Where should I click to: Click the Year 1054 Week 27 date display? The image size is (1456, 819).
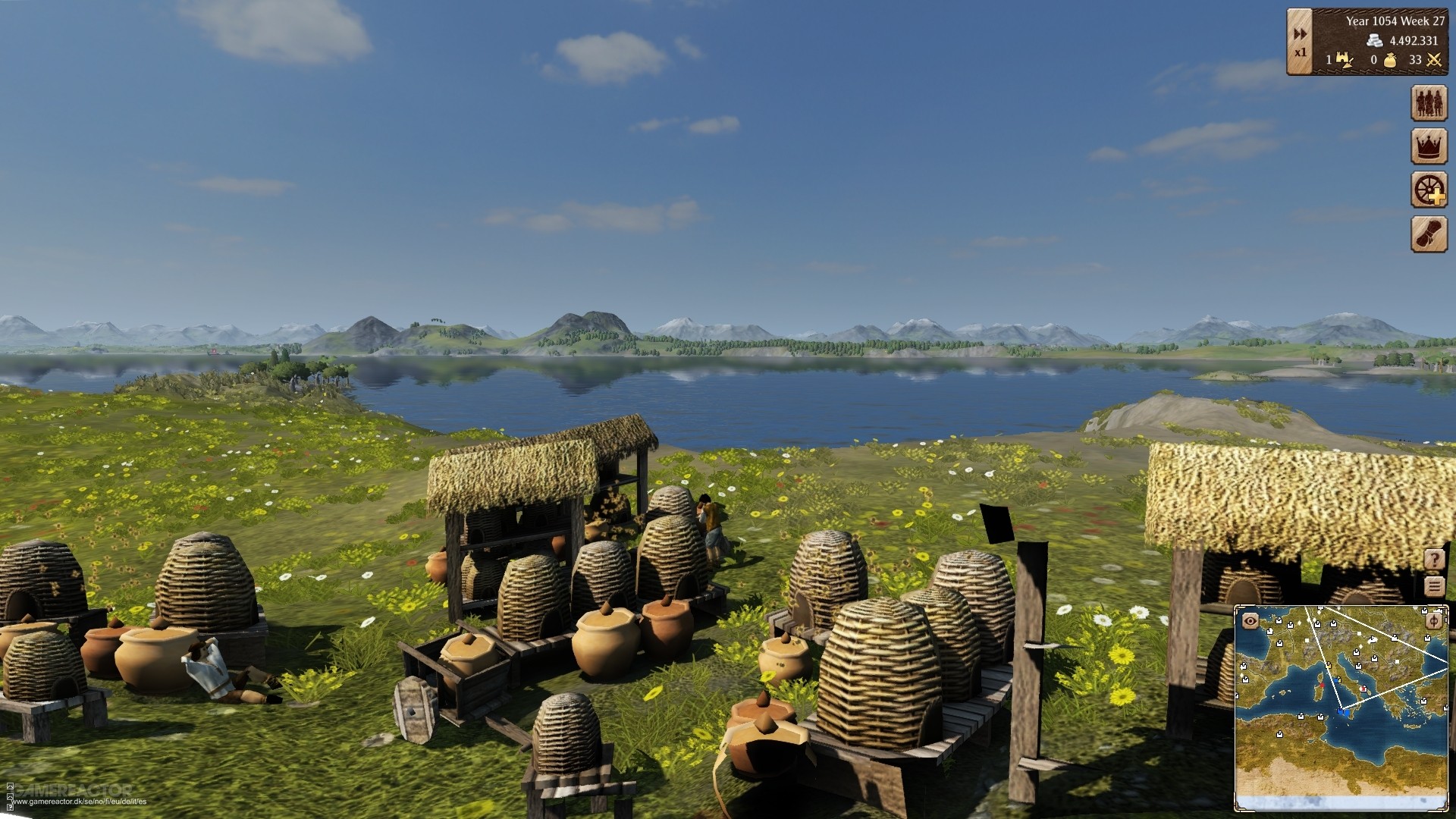[x=1395, y=21]
